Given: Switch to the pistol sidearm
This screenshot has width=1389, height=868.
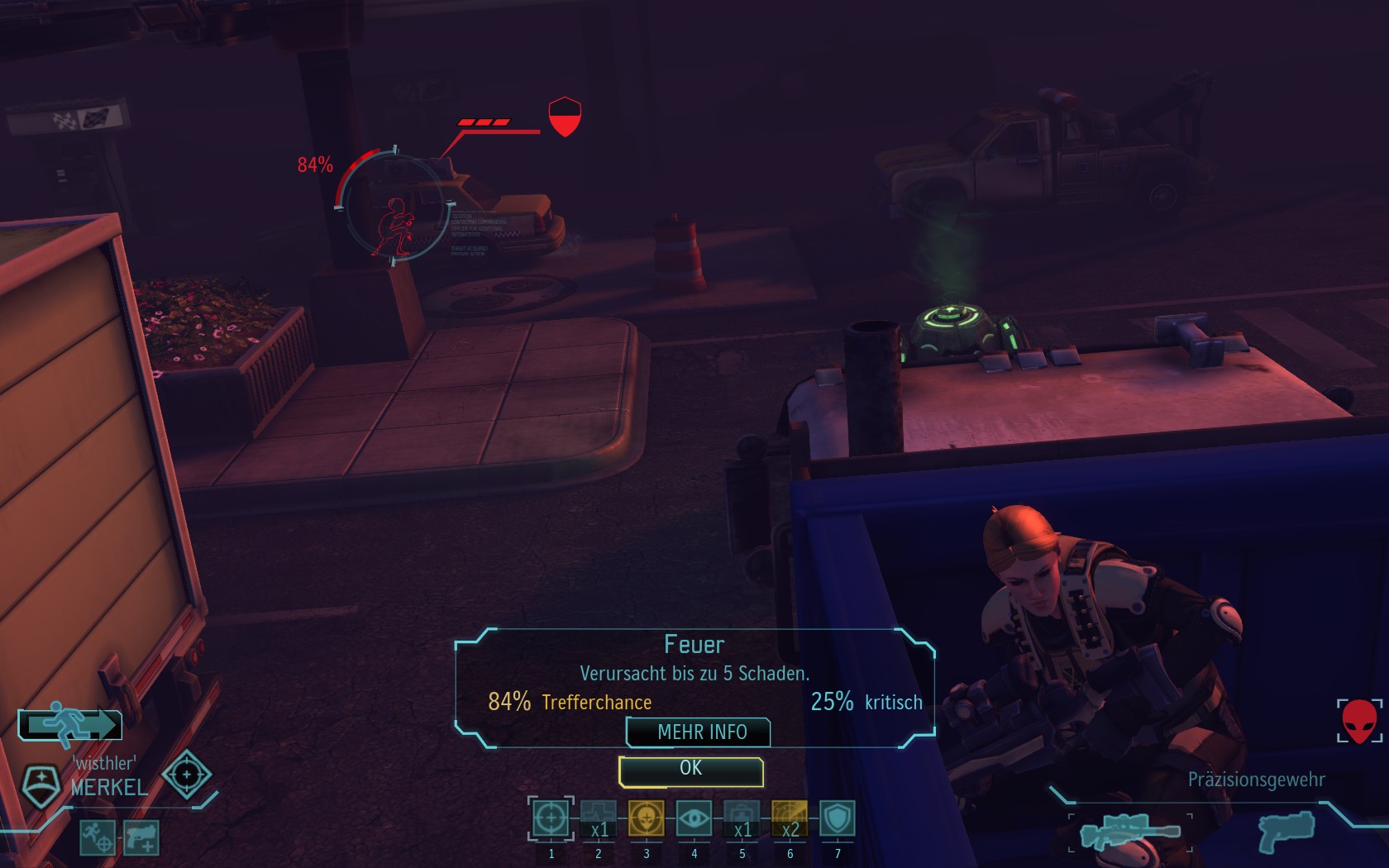Looking at the screenshot, I should (x=1286, y=830).
